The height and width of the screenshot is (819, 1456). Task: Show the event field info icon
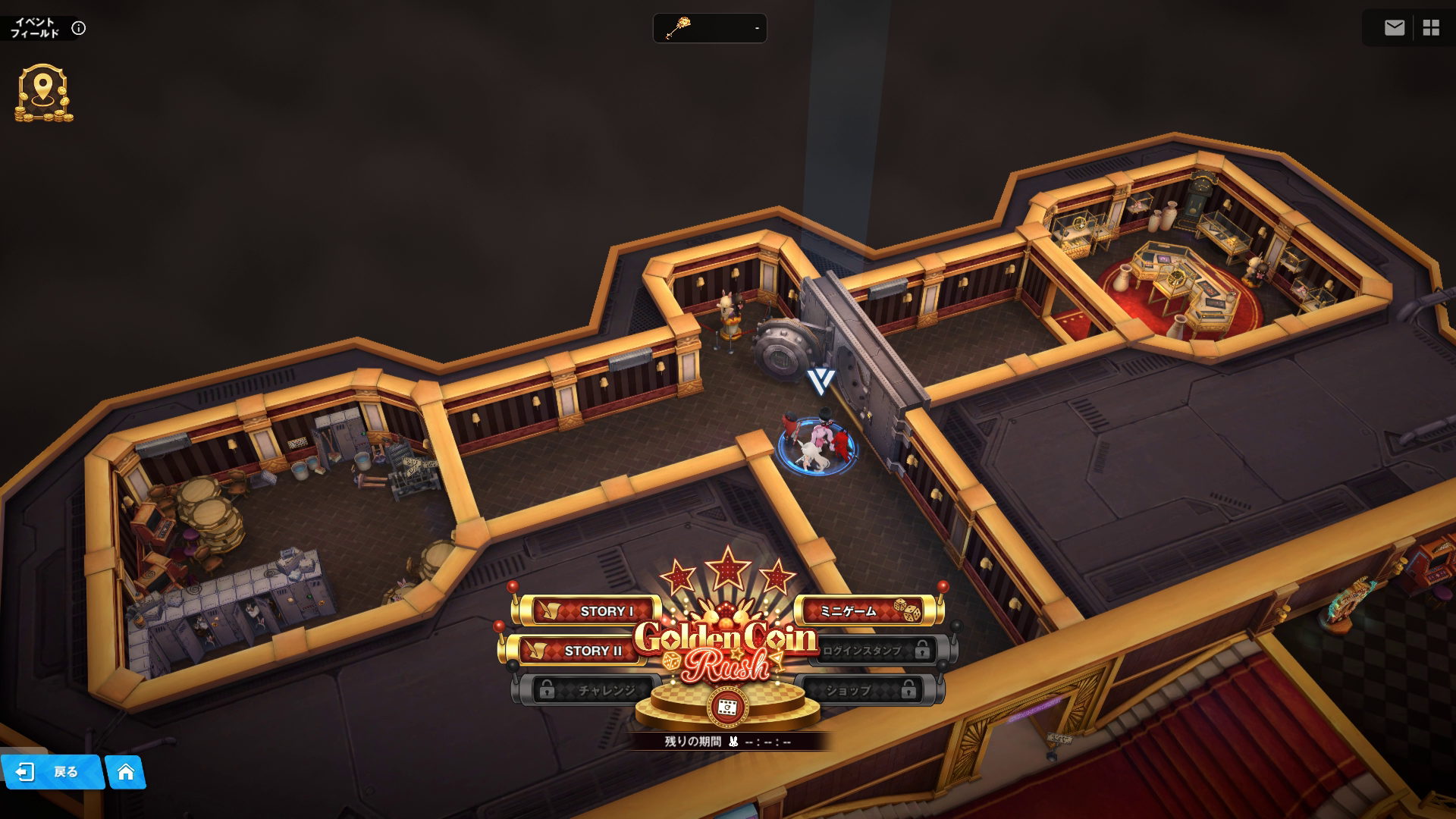[79, 28]
